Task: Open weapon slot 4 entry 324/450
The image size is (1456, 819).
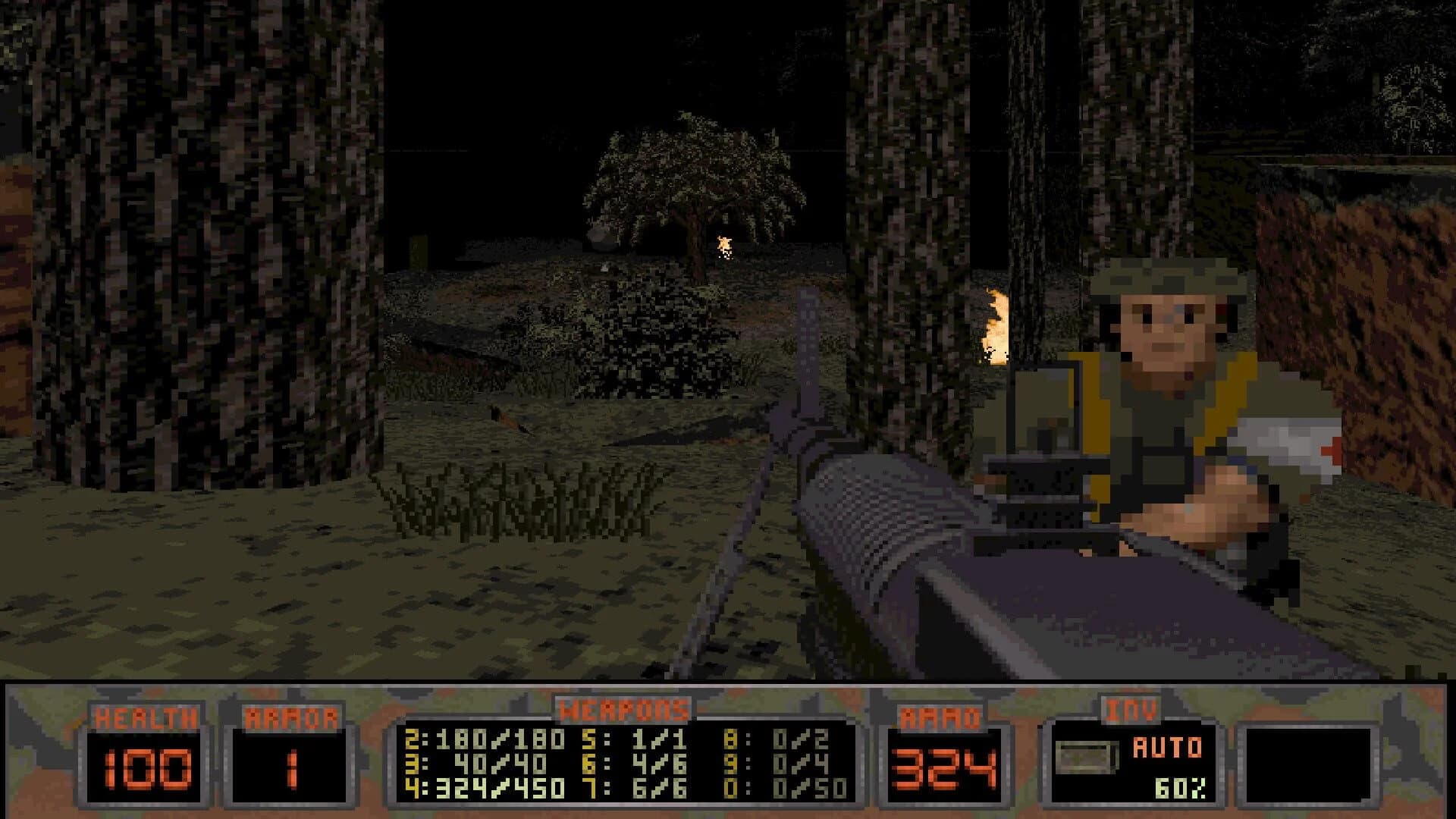Action: 482,789
